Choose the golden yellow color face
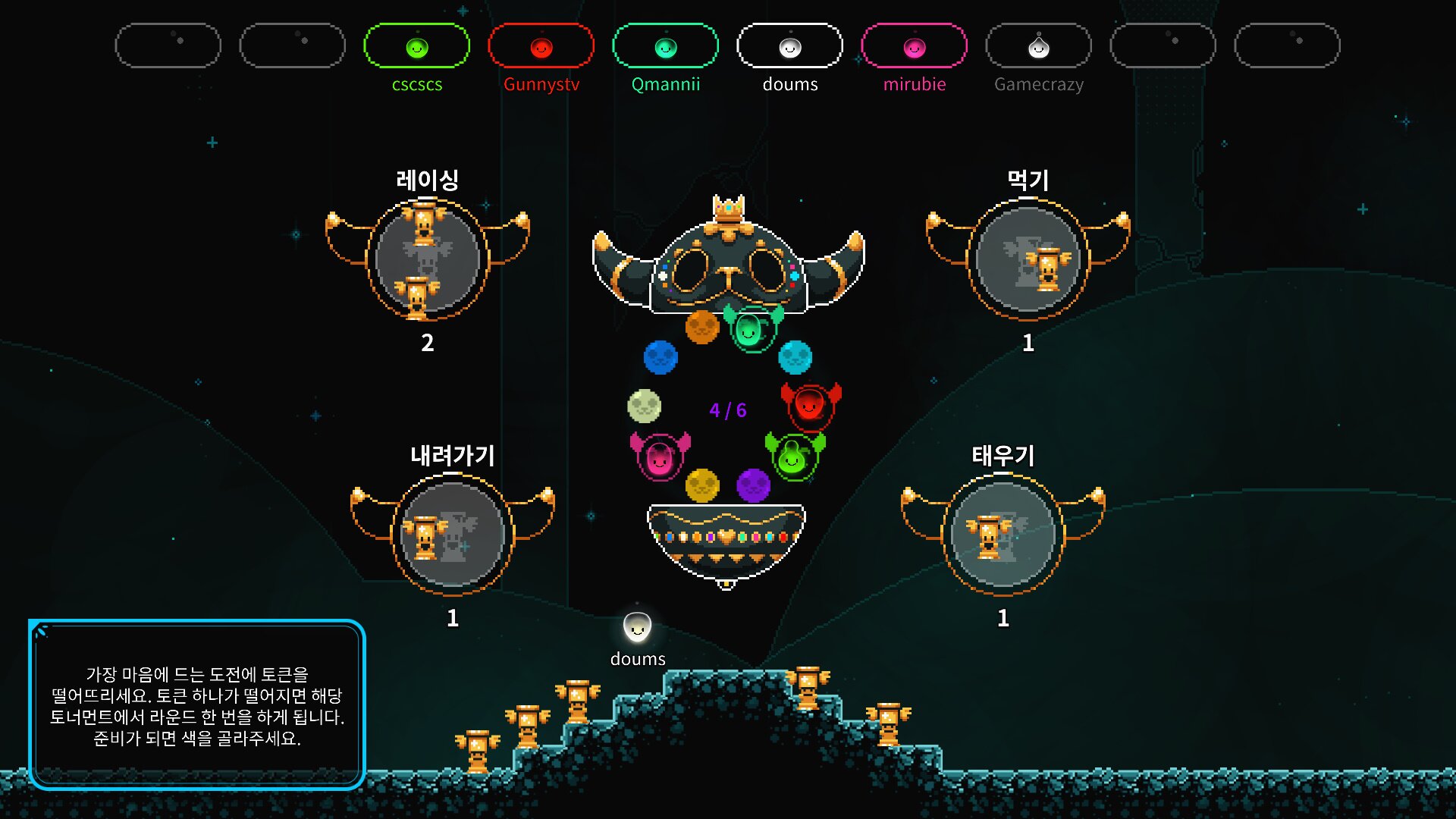Viewport: 1456px width, 819px height. (x=701, y=485)
